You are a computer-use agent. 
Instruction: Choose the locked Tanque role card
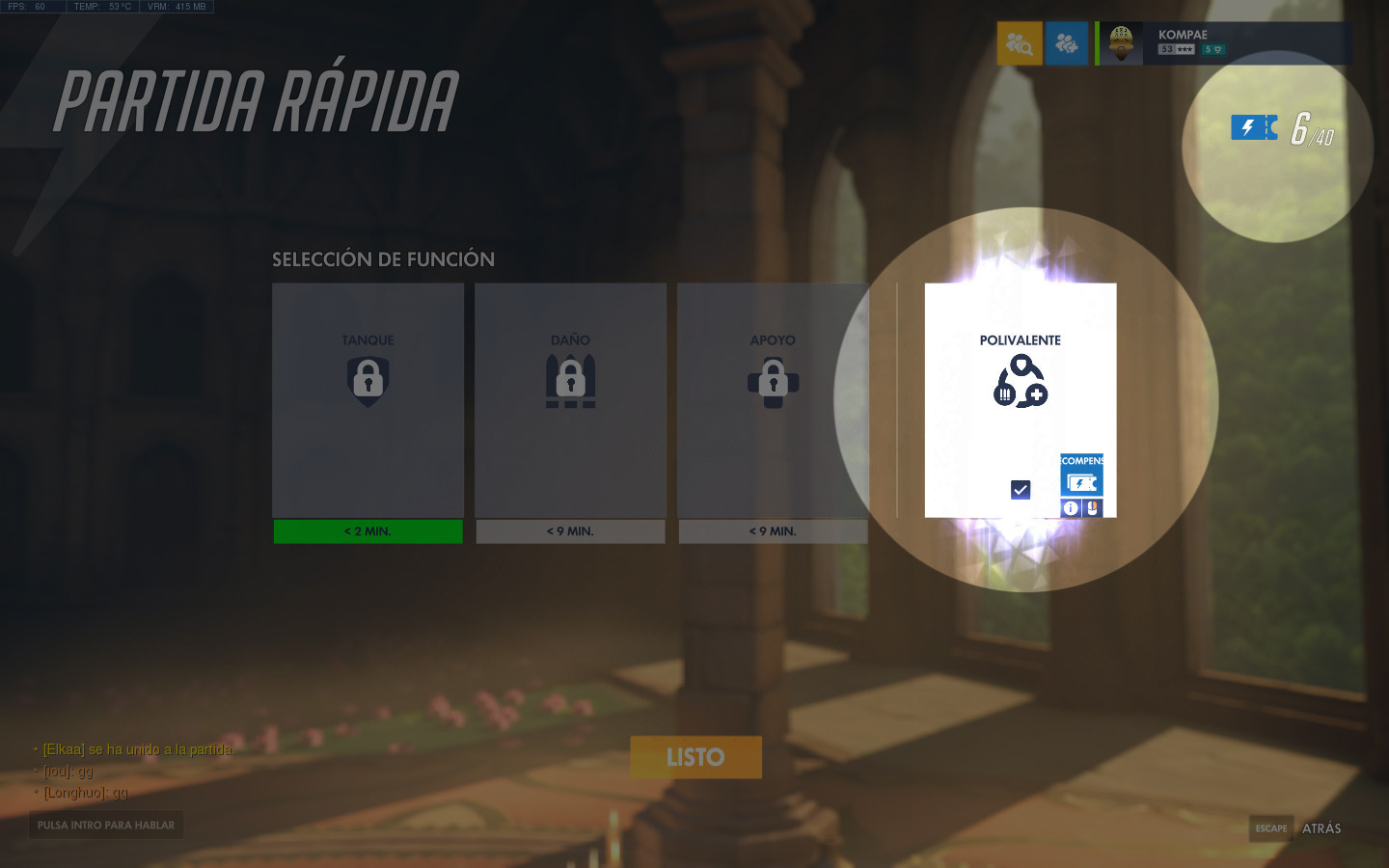(368, 399)
